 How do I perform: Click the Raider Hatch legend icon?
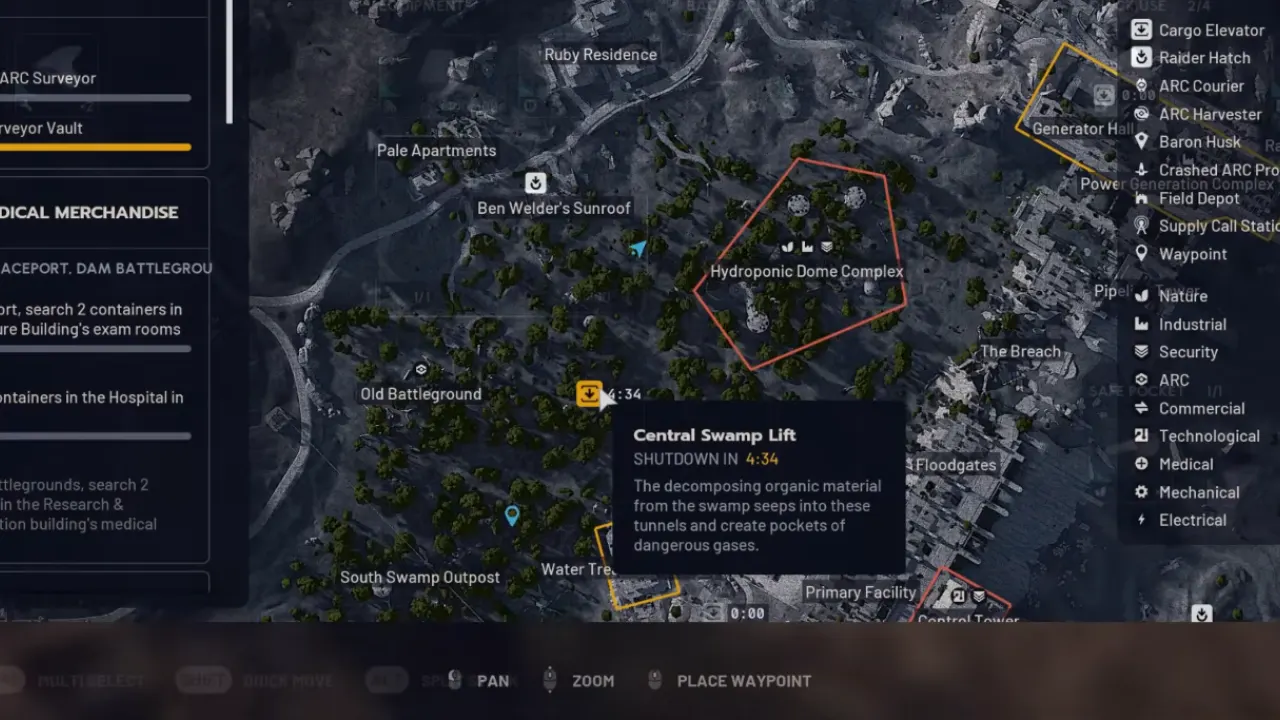[x=1141, y=58]
